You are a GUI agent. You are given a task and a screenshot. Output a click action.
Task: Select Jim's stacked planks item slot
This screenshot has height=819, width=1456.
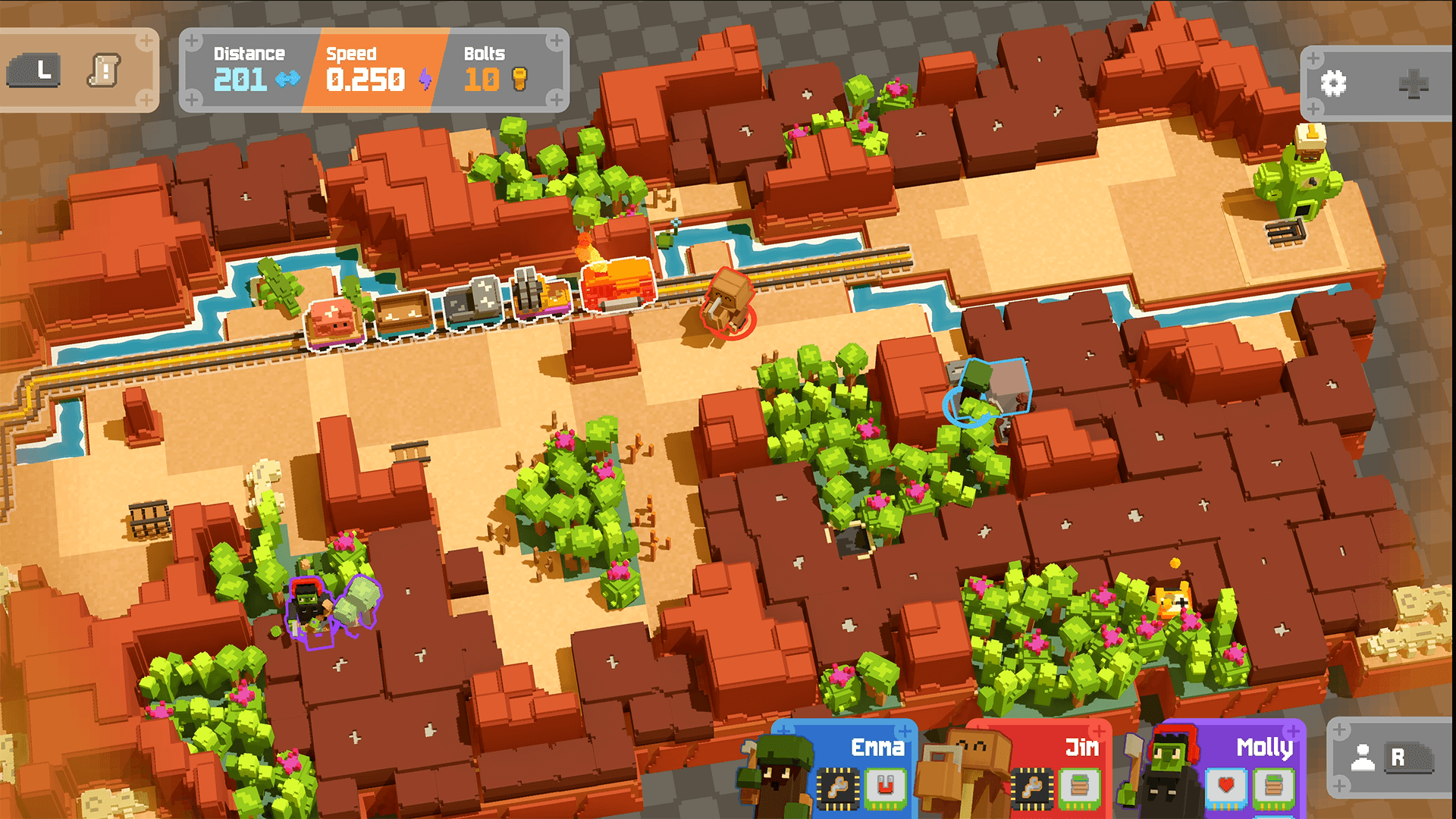tap(1079, 787)
